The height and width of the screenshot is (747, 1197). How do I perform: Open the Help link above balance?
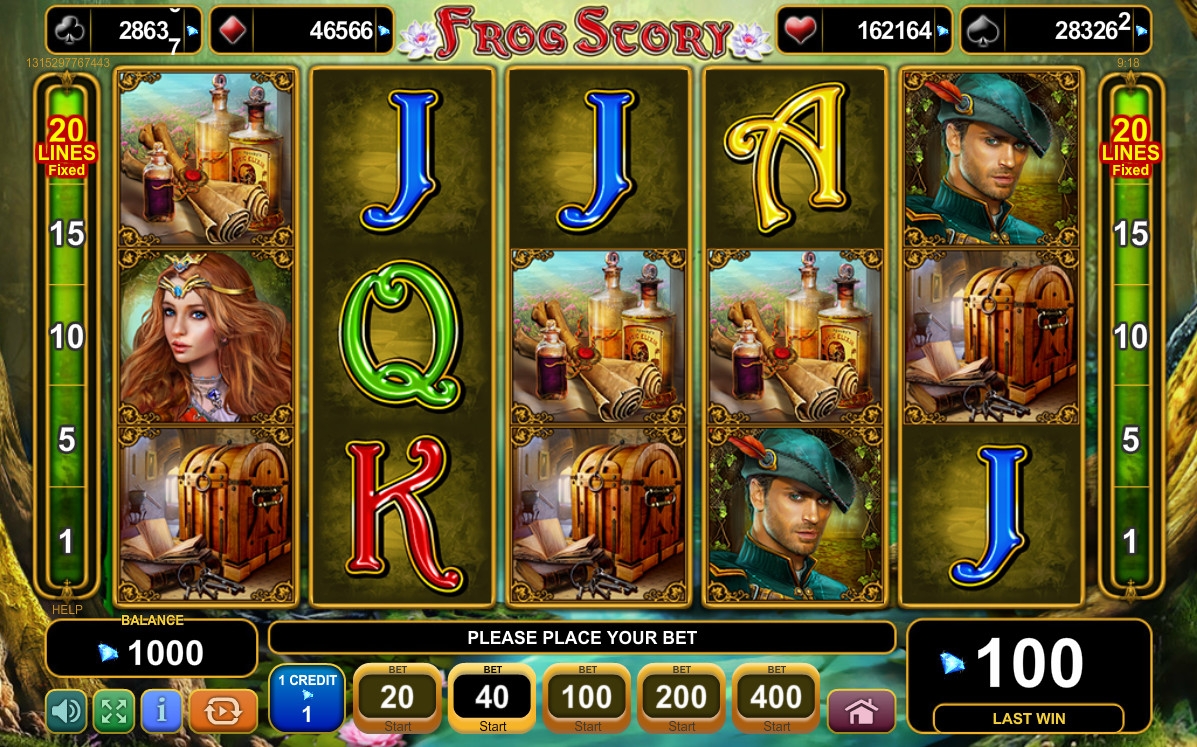(67, 609)
